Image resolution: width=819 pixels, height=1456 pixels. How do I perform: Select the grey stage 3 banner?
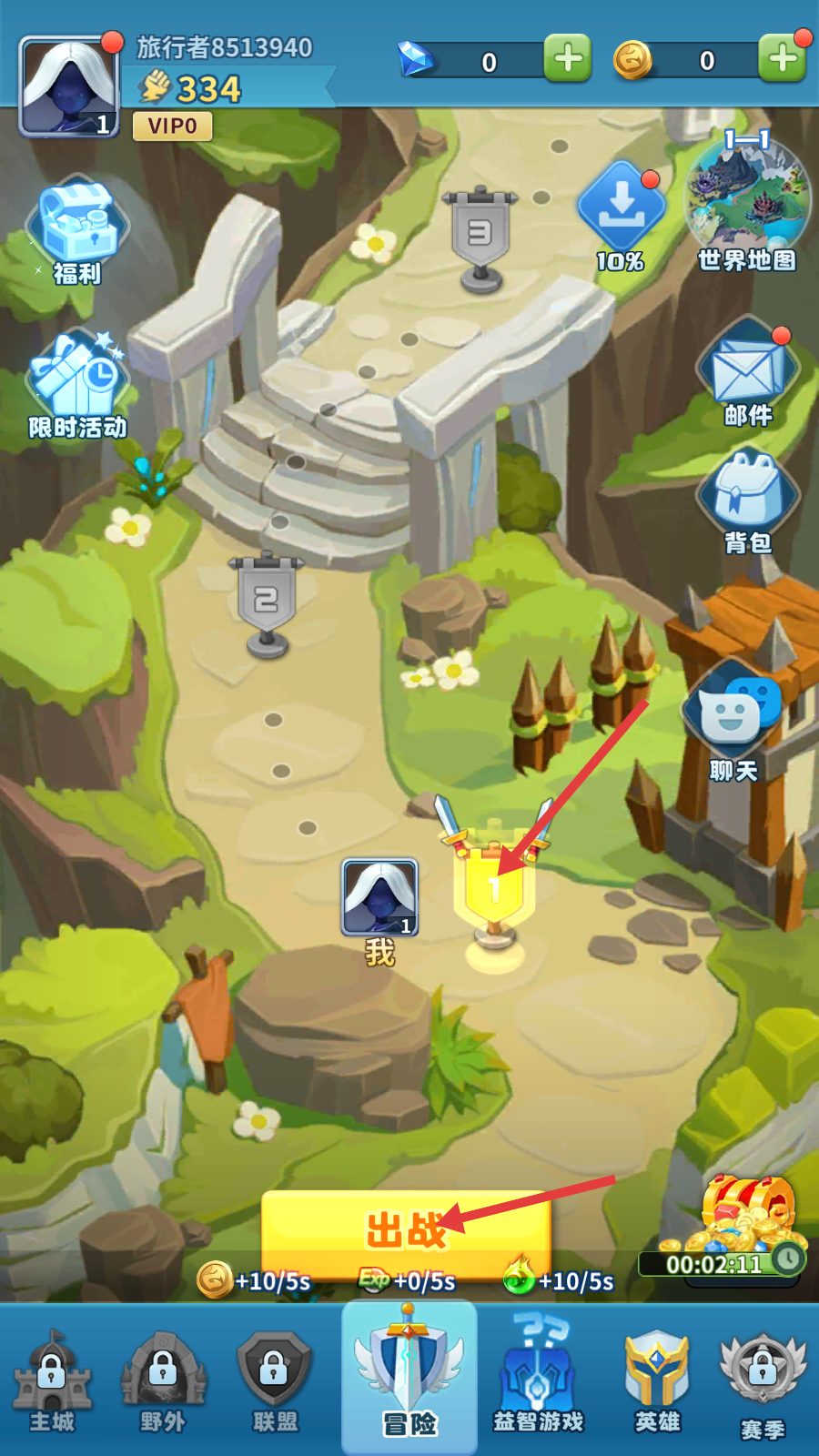(480, 235)
